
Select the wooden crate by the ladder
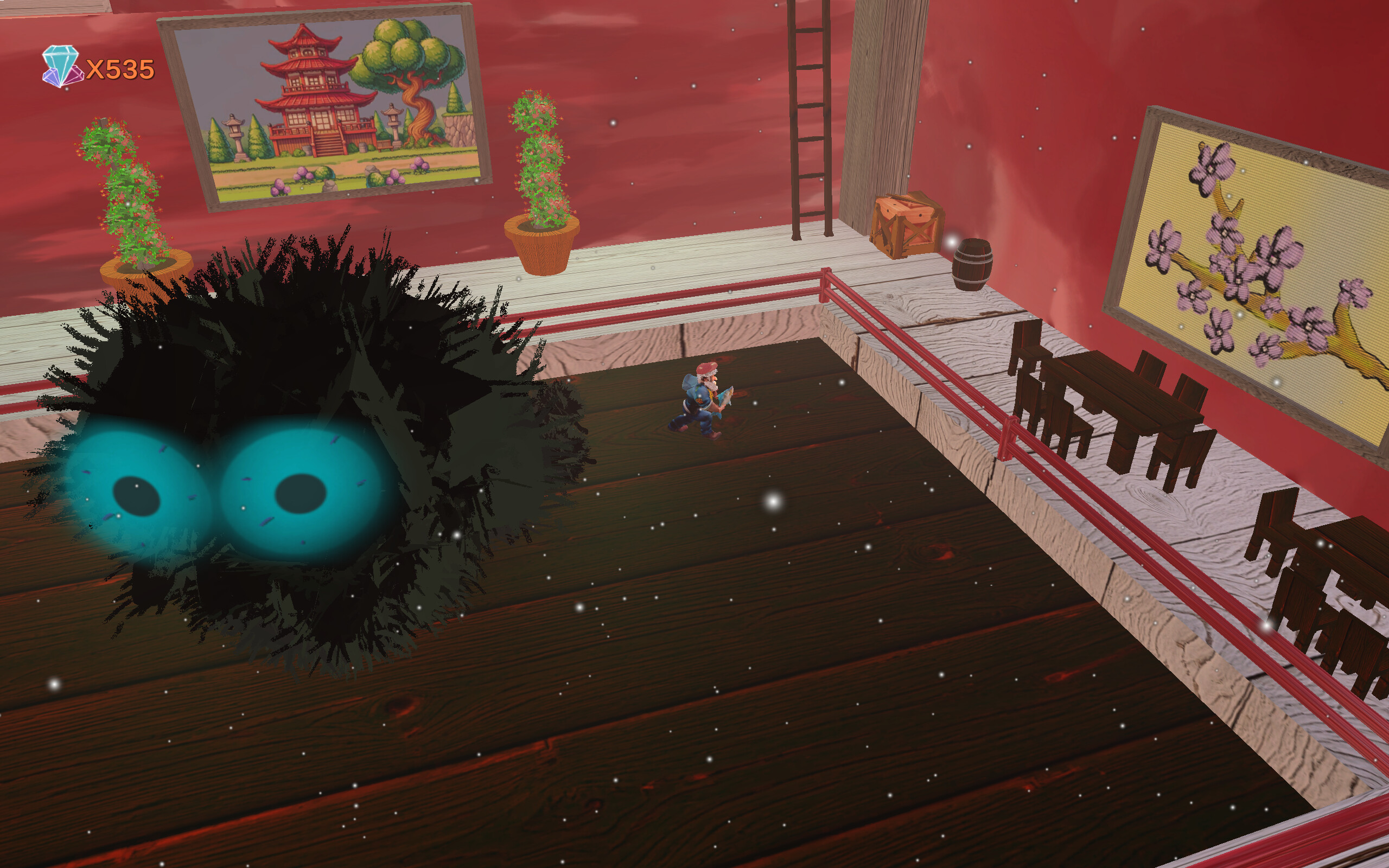pos(908,224)
